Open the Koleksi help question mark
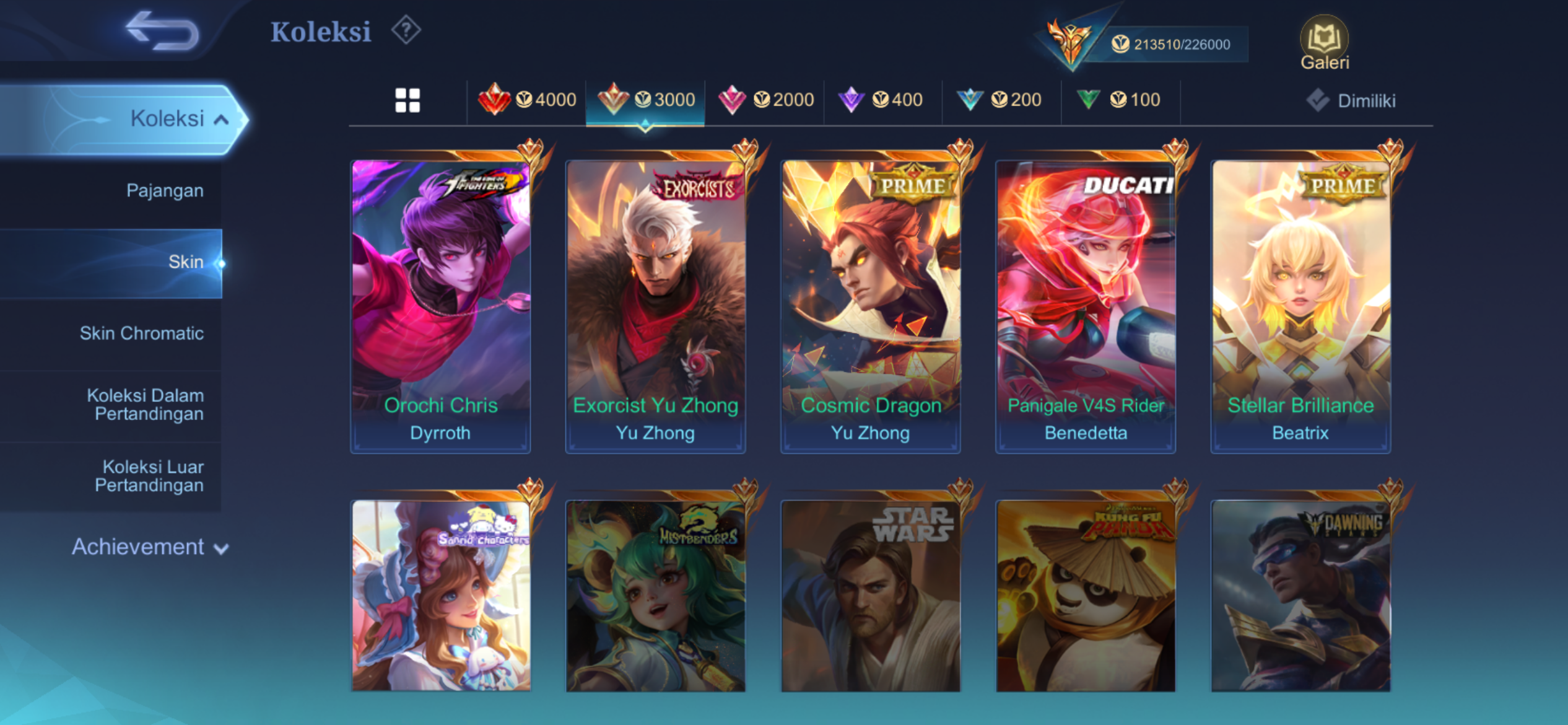 [x=406, y=30]
